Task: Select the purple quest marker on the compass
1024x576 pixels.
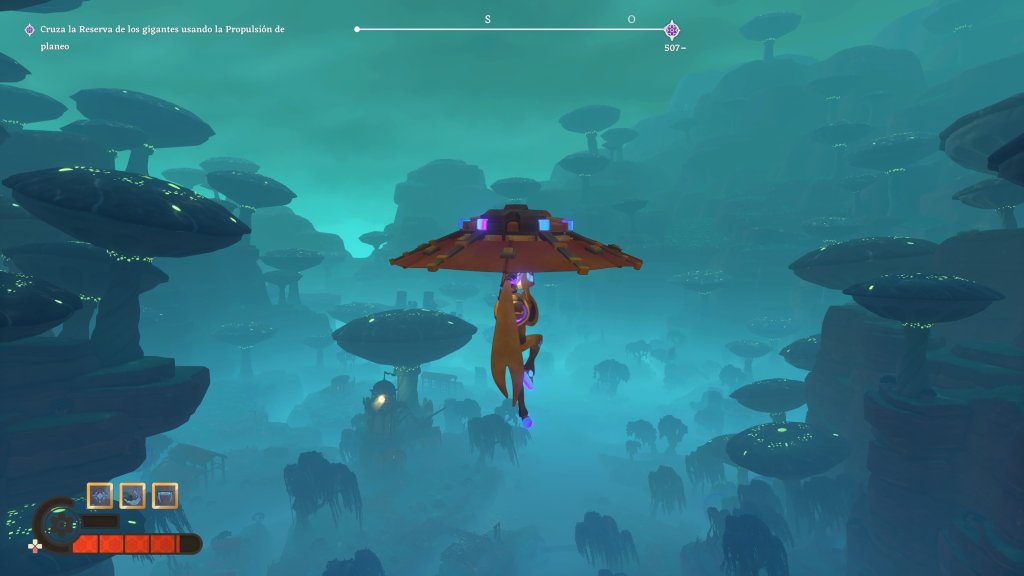Action: pos(671,30)
